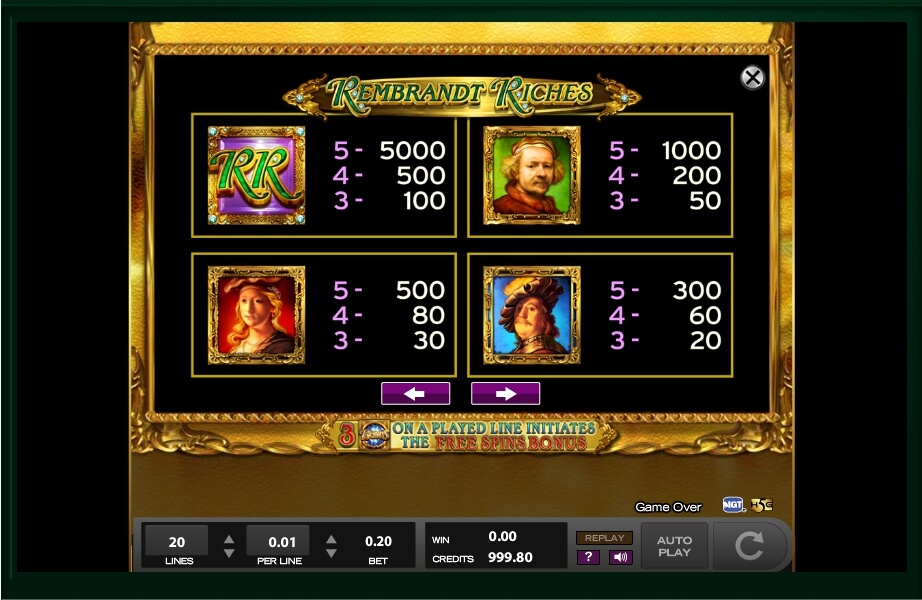The image size is (922, 600).
Task: Close the Rembrandt Riches paytable
Action: (752, 78)
